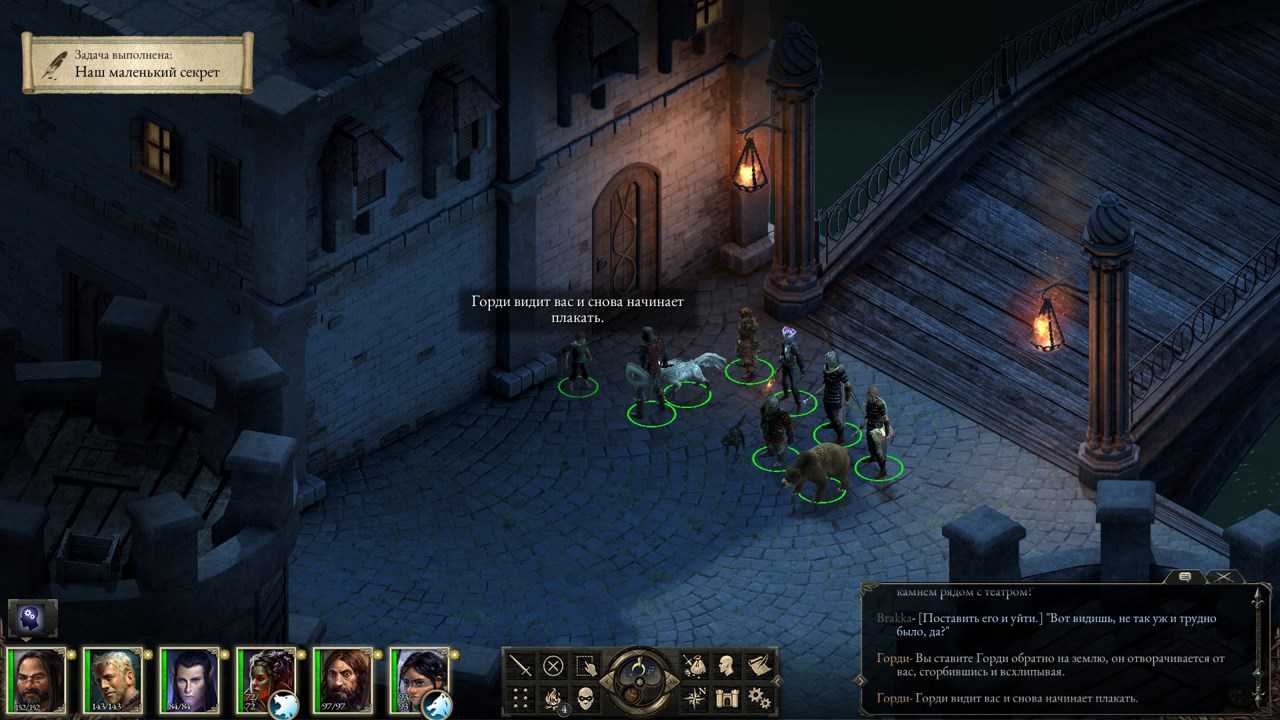Cancel actions with the crossed circle button
Image resolution: width=1280 pixels, height=720 pixels.
[553, 665]
